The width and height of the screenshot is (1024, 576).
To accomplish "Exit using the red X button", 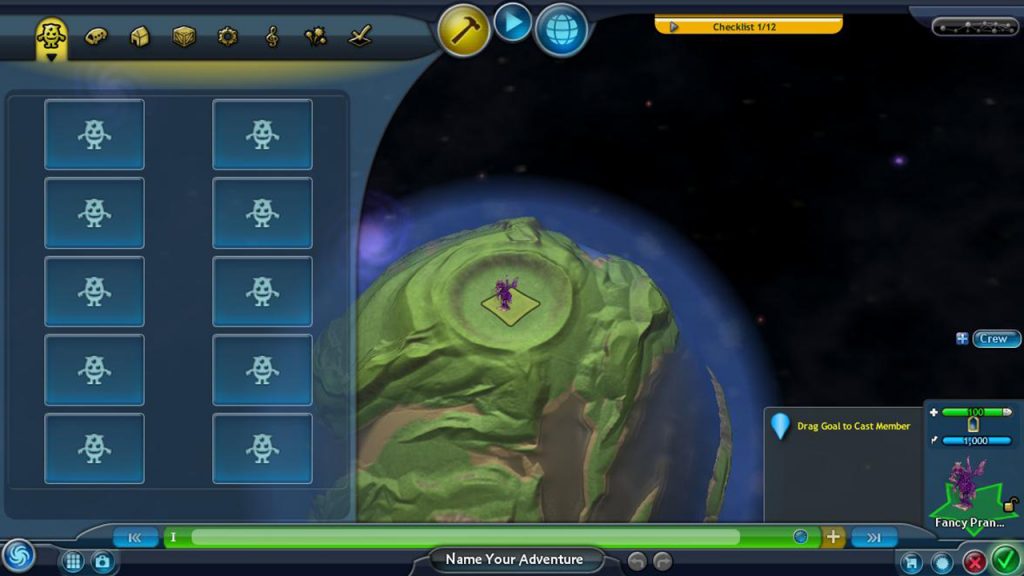I will point(973,561).
